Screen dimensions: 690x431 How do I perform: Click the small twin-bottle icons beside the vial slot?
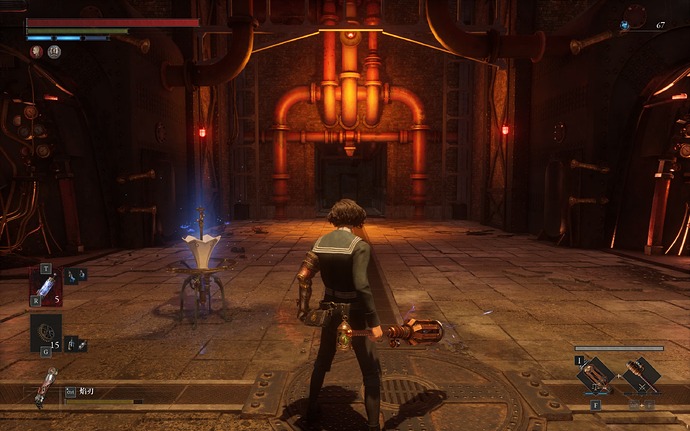point(75,275)
